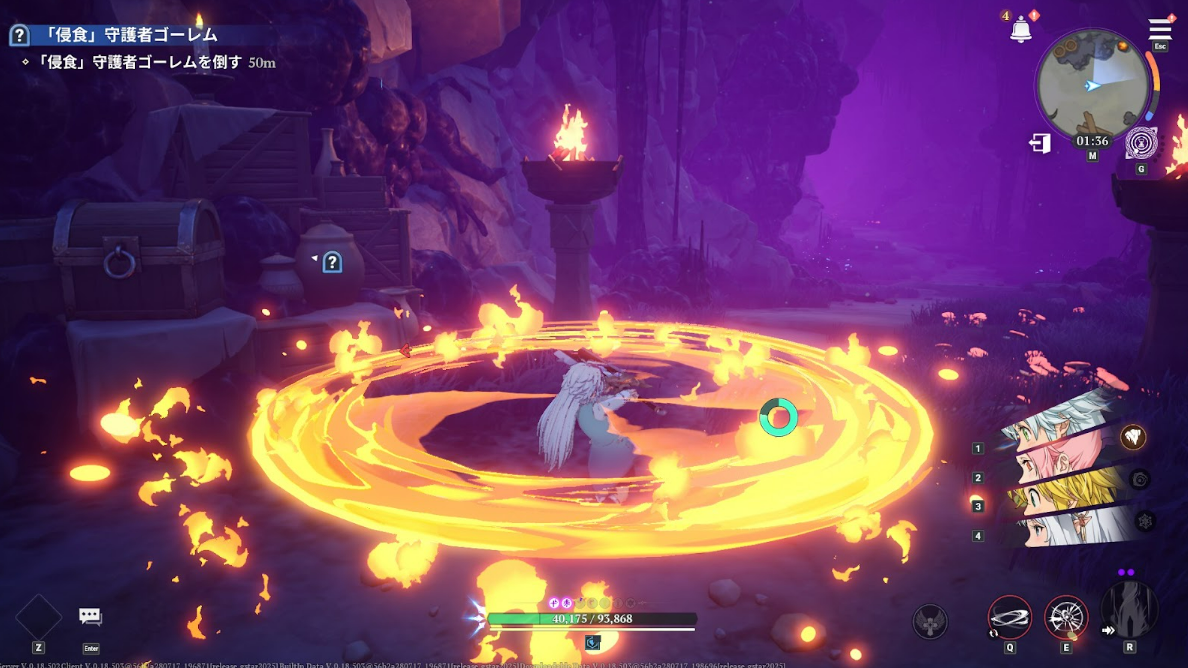Trigger the ultimate ability portrait
Screen dimensions: 1188x668
pyautogui.click(x=1130, y=610)
